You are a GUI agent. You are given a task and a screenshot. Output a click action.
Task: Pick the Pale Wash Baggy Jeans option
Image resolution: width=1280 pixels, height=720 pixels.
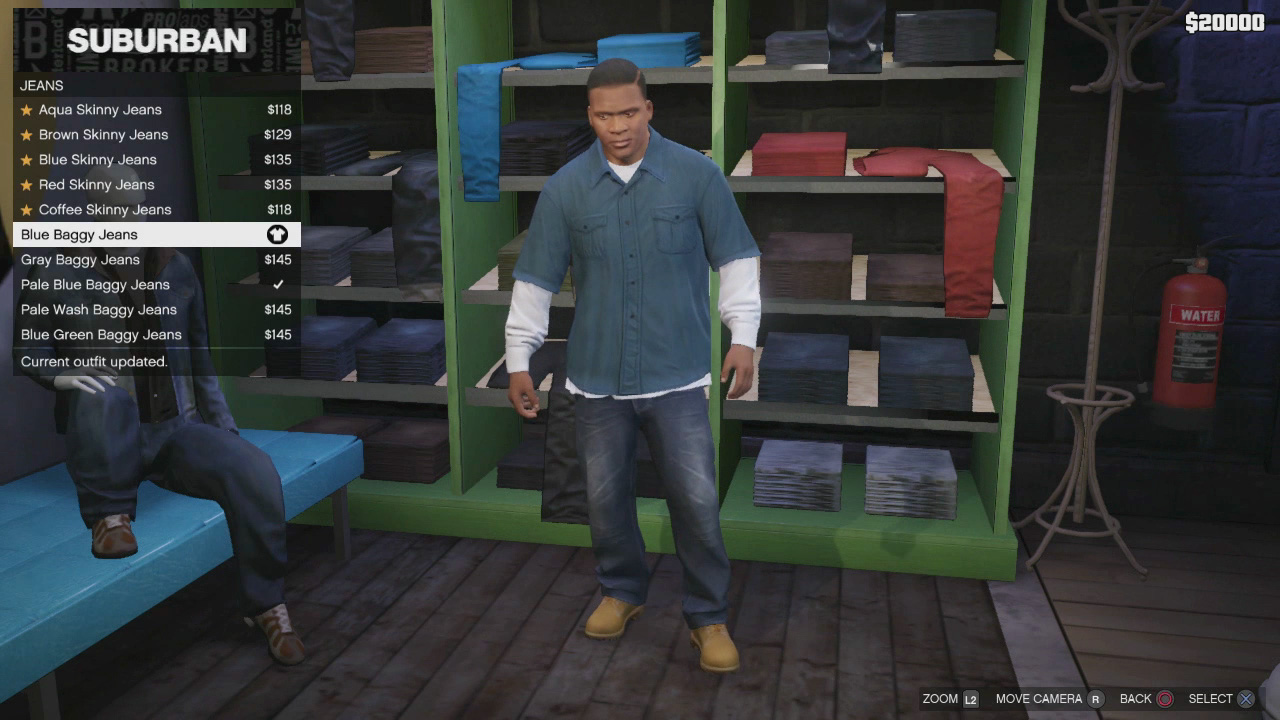point(99,310)
